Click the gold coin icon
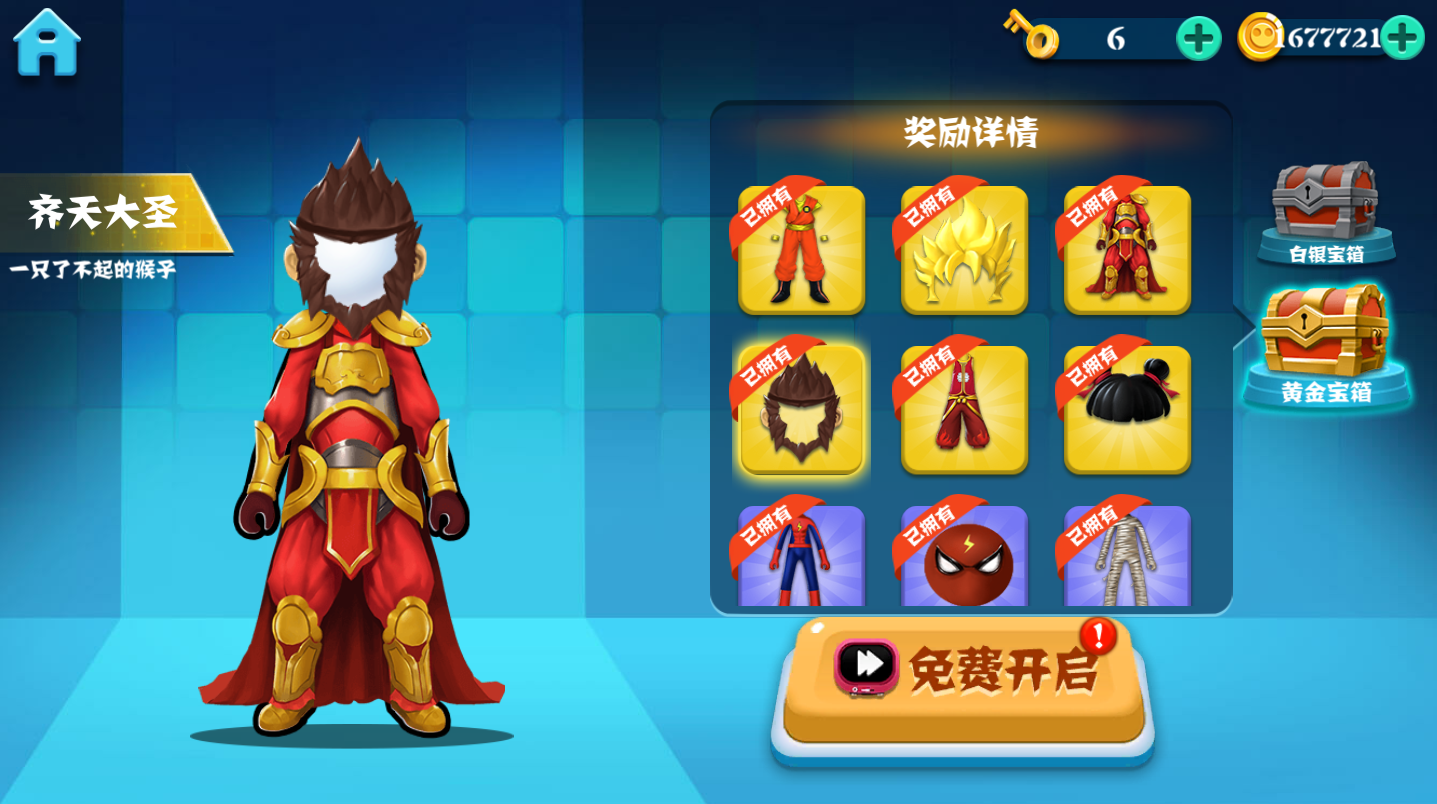Image resolution: width=1437 pixels, height=804 pixels. (1259, 35)
